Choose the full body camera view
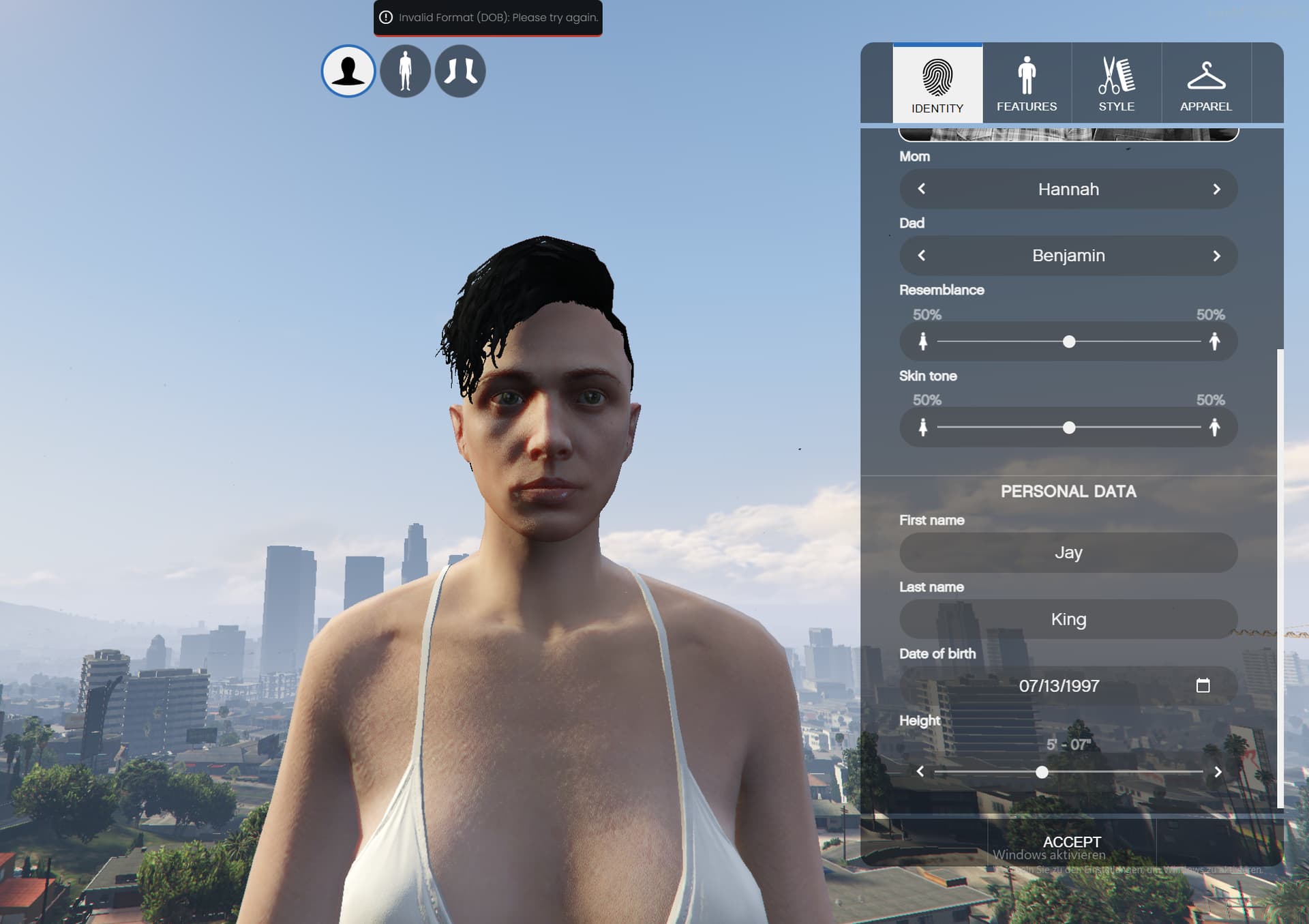 [x=405, y=71]
